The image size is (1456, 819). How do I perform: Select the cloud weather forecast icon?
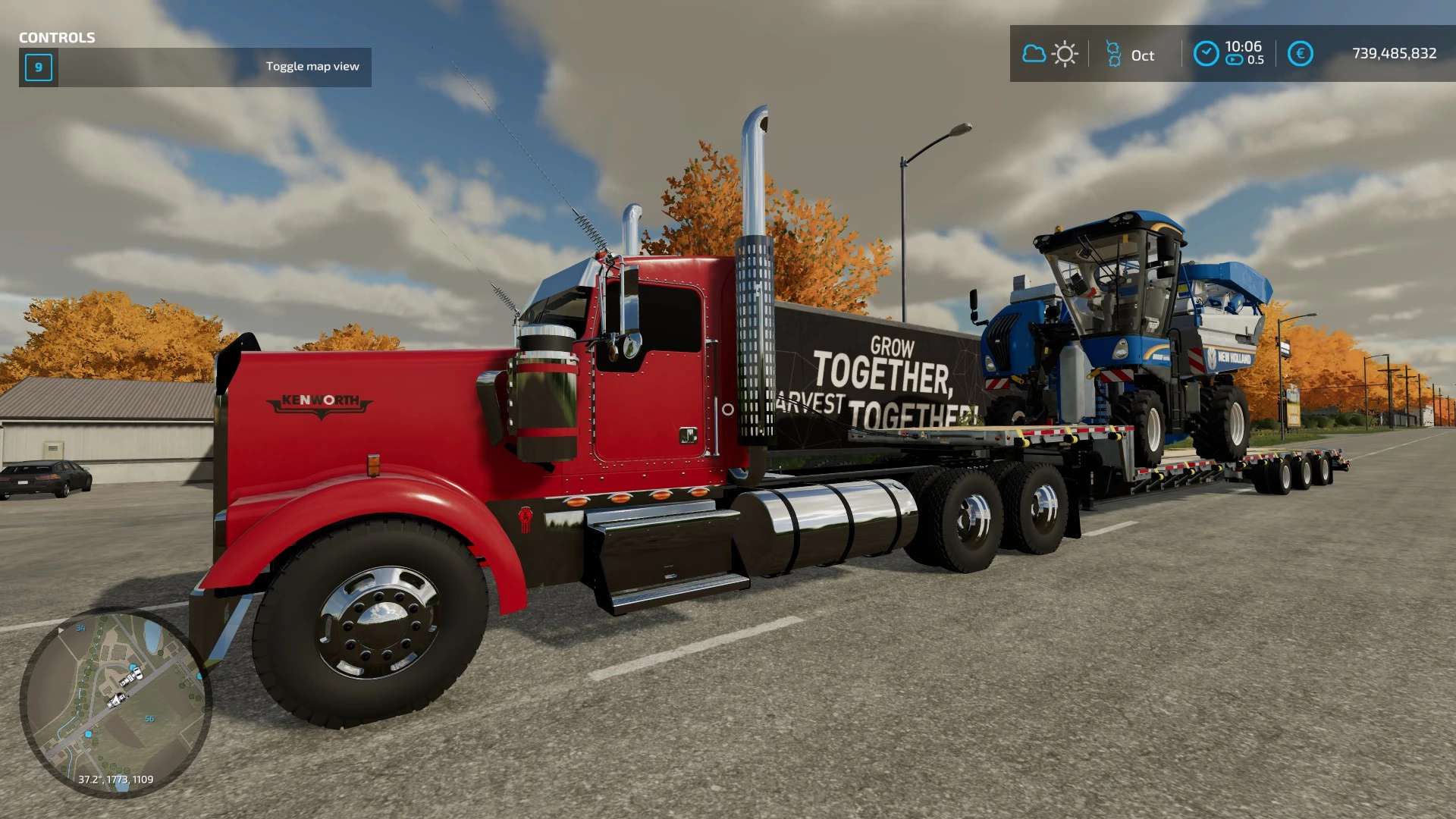pyautogui.click(x=1034, y=54)
